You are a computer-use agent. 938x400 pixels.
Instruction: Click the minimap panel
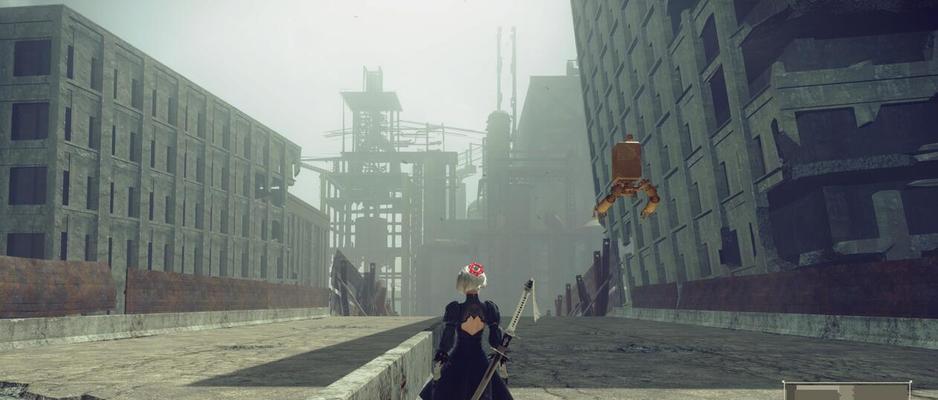[846, 391]
